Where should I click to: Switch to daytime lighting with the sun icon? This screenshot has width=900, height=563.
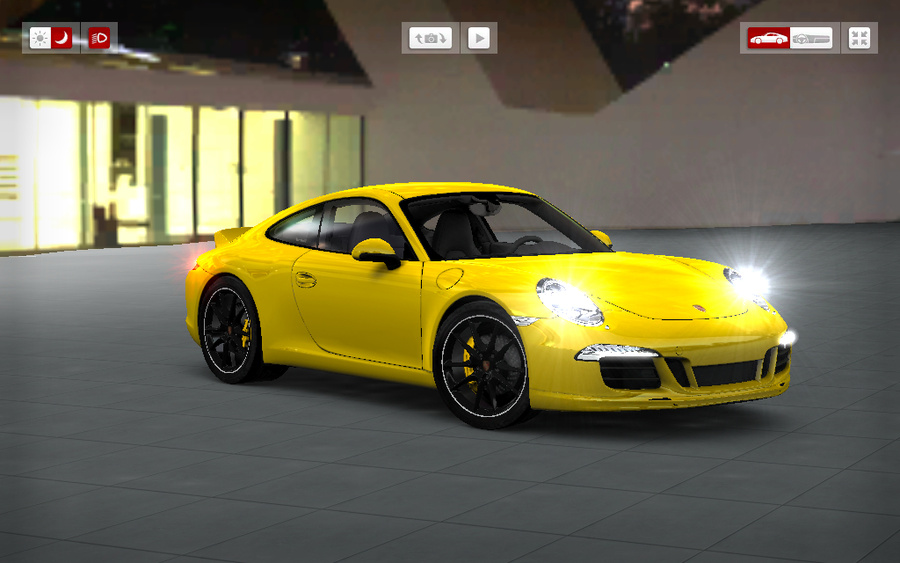pyautogui.click(x=40, y=38)
